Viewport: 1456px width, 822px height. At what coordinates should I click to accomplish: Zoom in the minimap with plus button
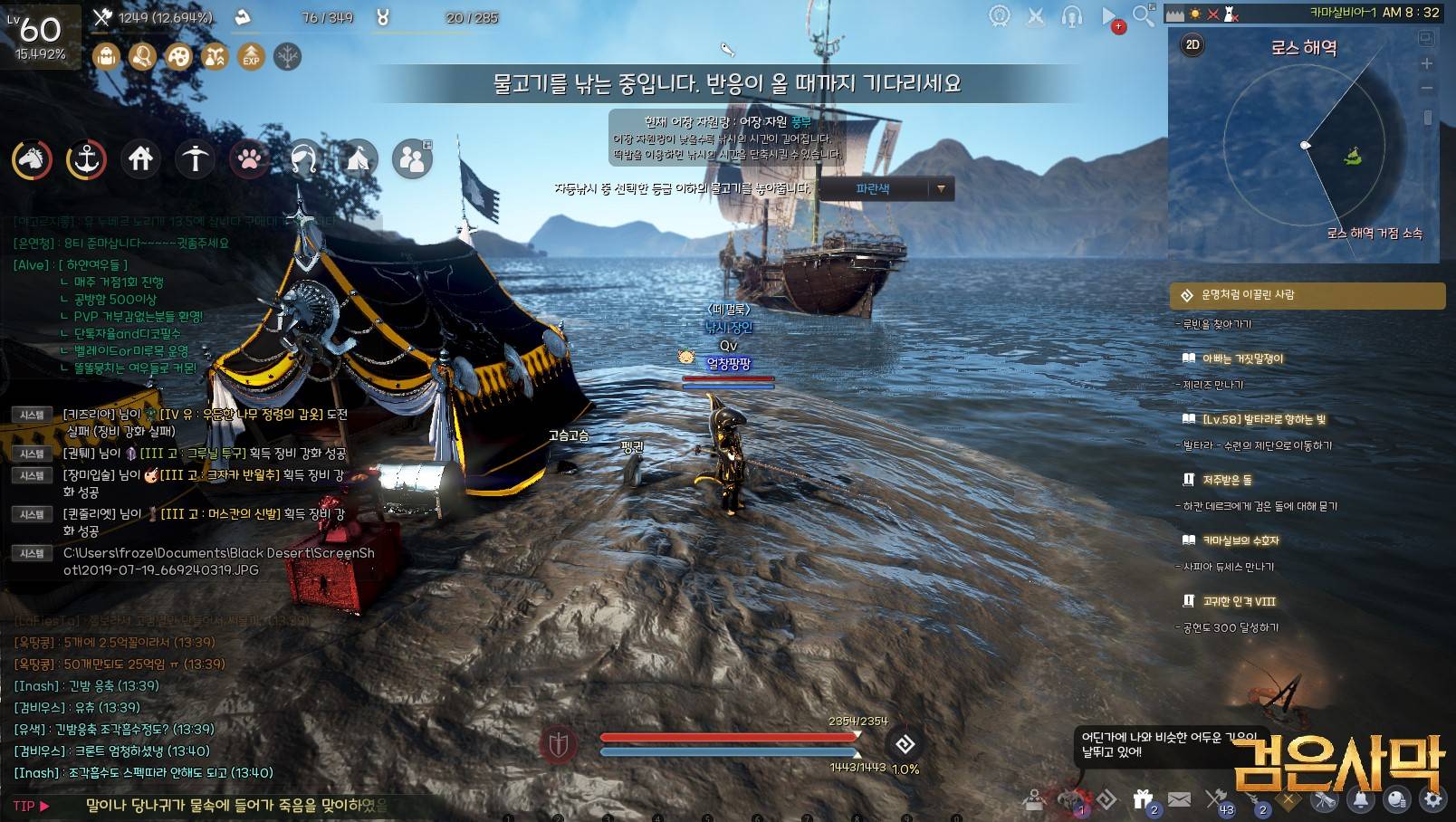(x=1426, y=63)
